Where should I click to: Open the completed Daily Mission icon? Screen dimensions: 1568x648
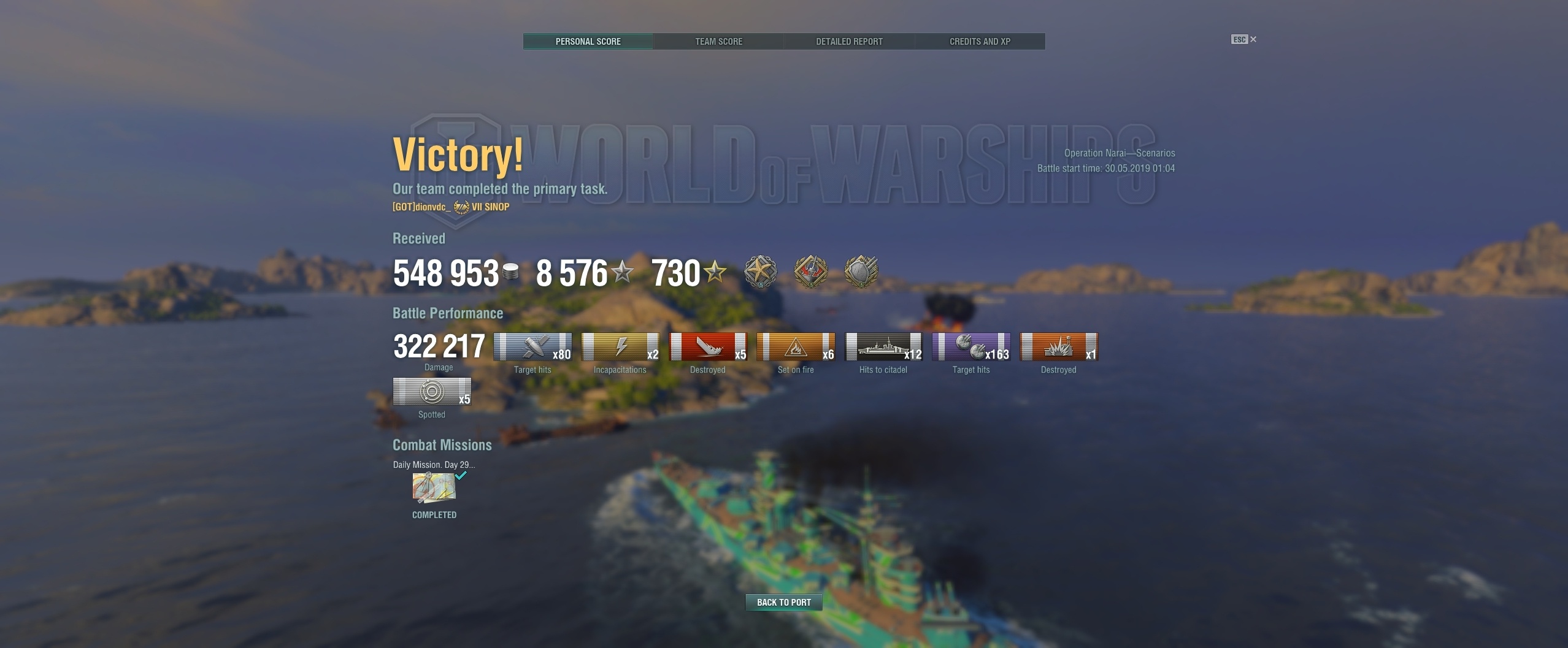click(x=434, y=488)
